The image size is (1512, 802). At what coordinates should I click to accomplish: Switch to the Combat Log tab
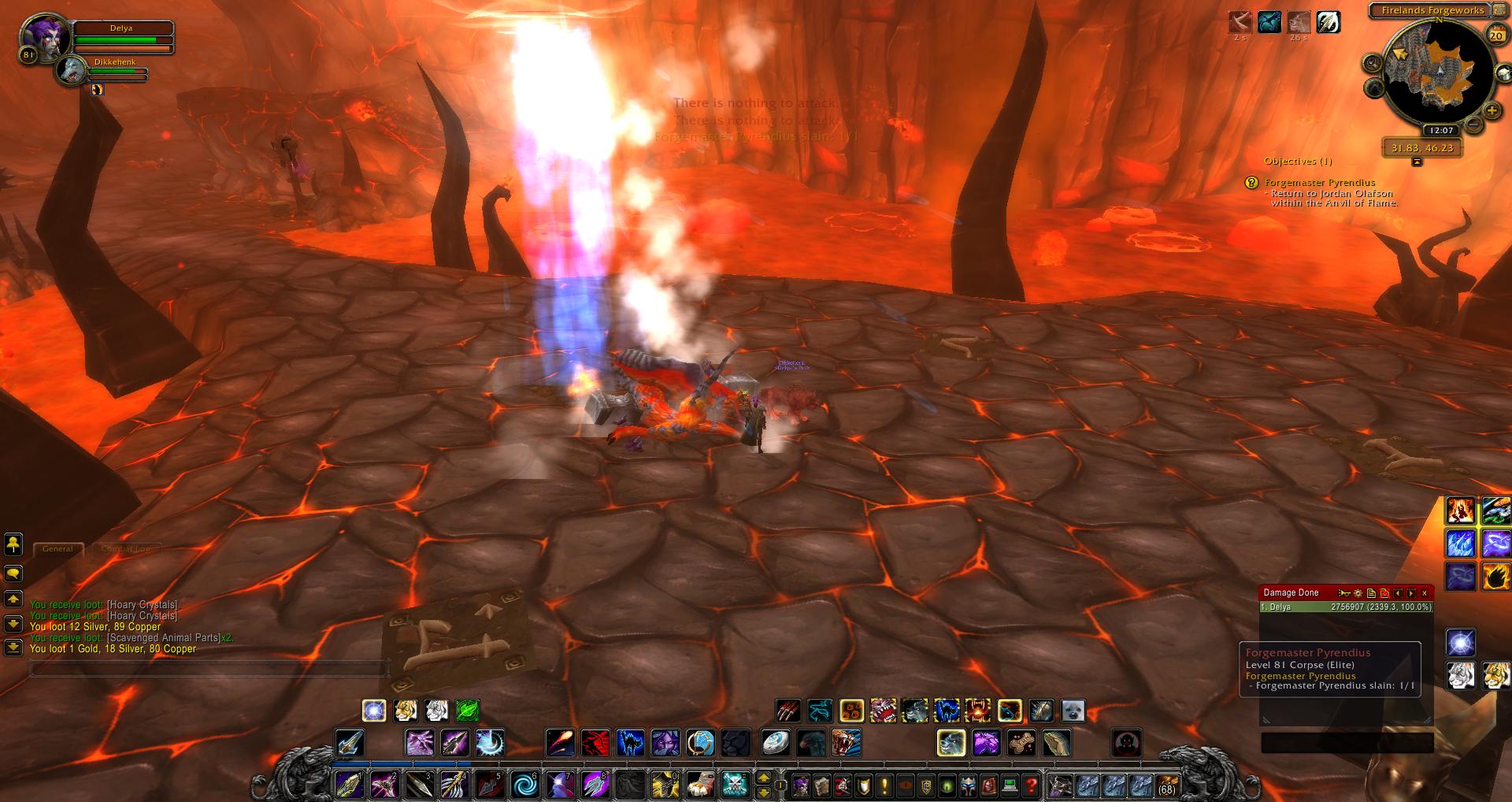[126, 549]
